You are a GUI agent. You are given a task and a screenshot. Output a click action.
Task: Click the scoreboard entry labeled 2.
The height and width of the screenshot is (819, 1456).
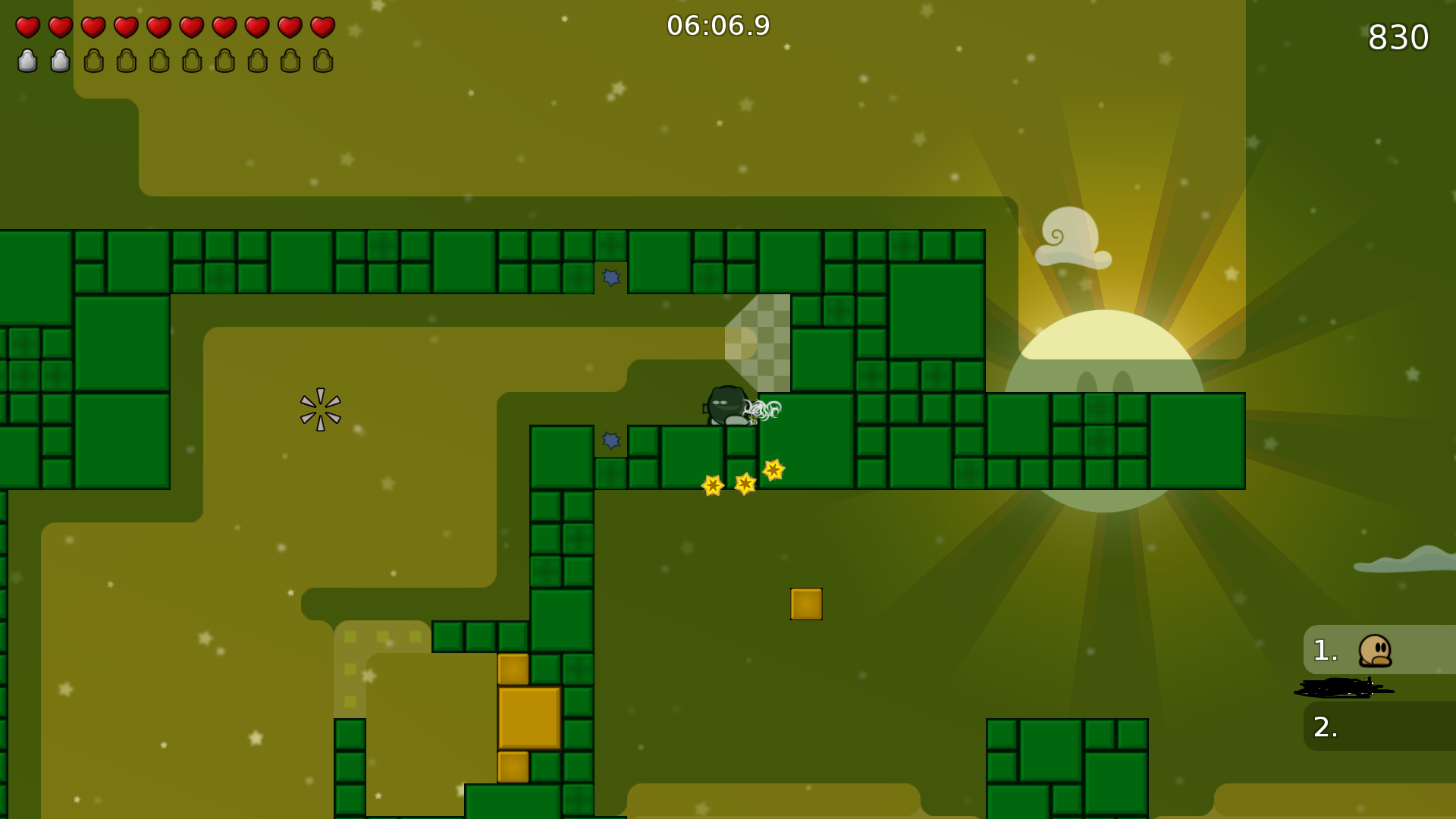1325,727
